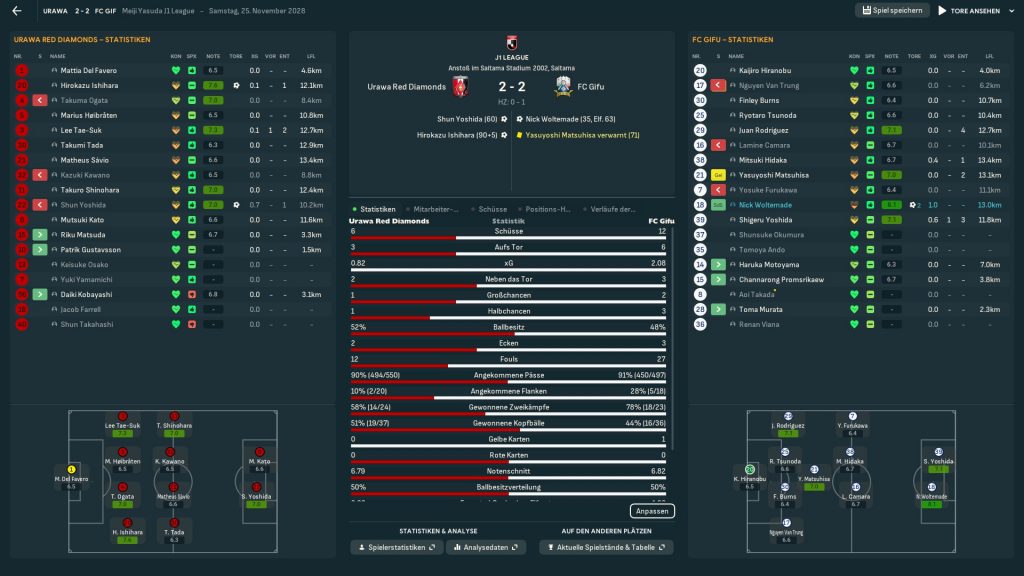Click the Spiel speichern button

pyautogui.click(x=892, y=11)
